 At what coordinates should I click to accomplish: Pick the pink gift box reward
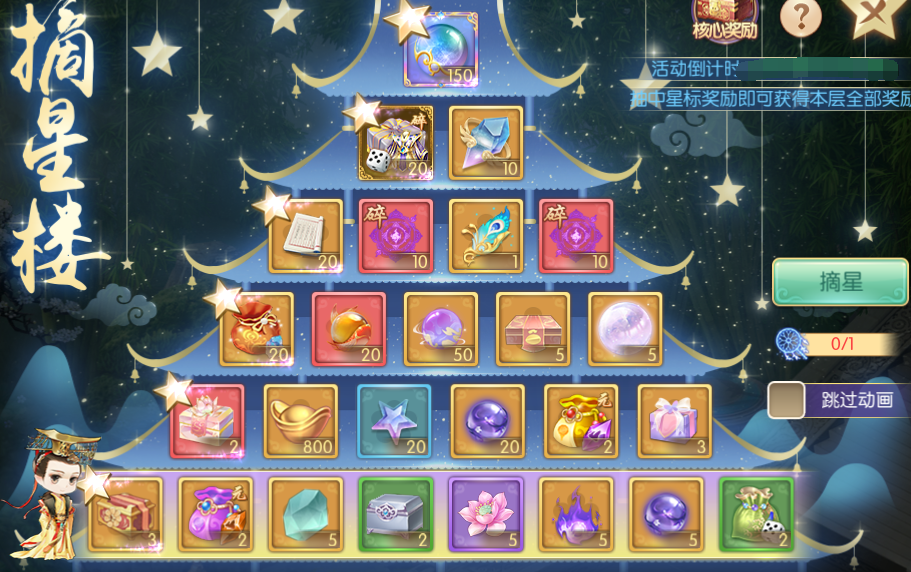tap(675, 421)
